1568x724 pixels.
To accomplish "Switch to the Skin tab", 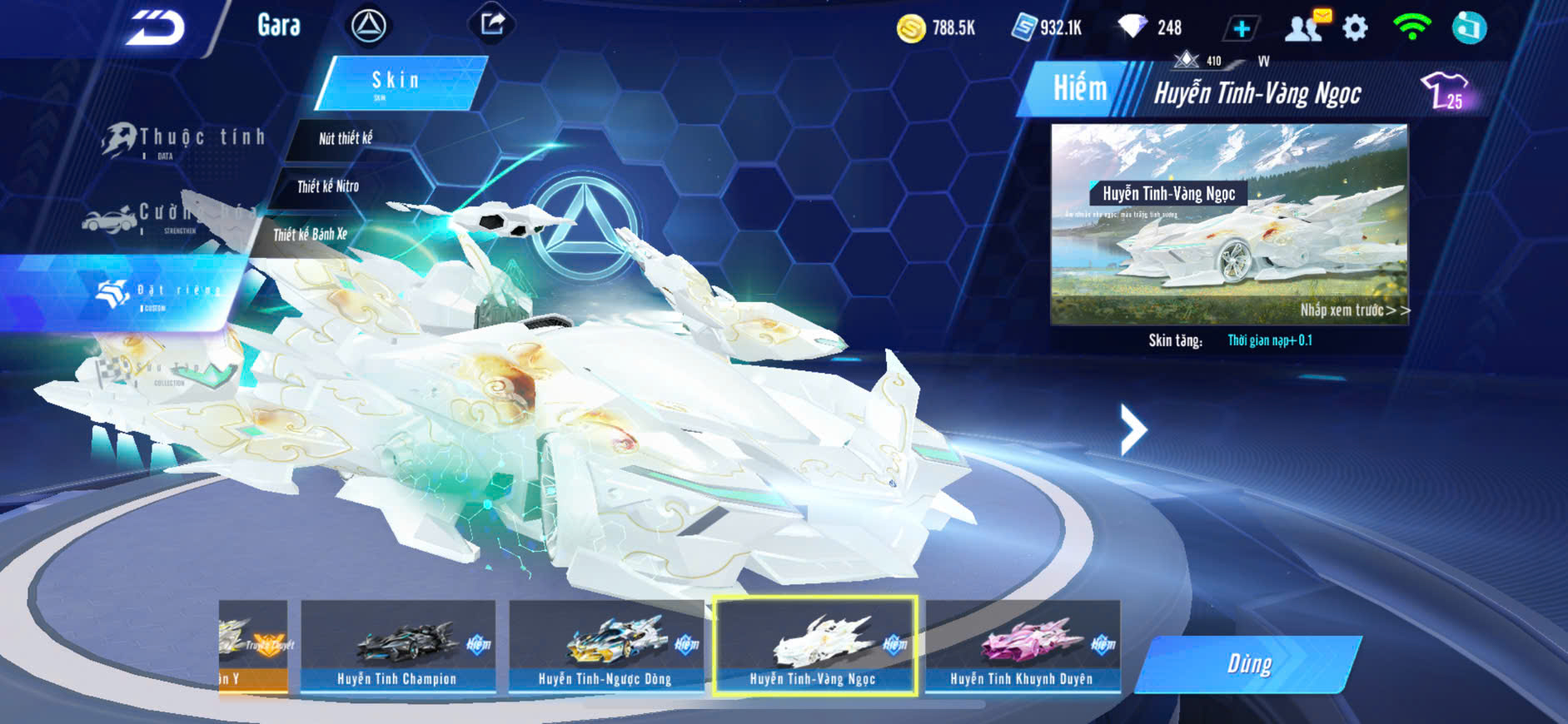I will coord(399,82).
